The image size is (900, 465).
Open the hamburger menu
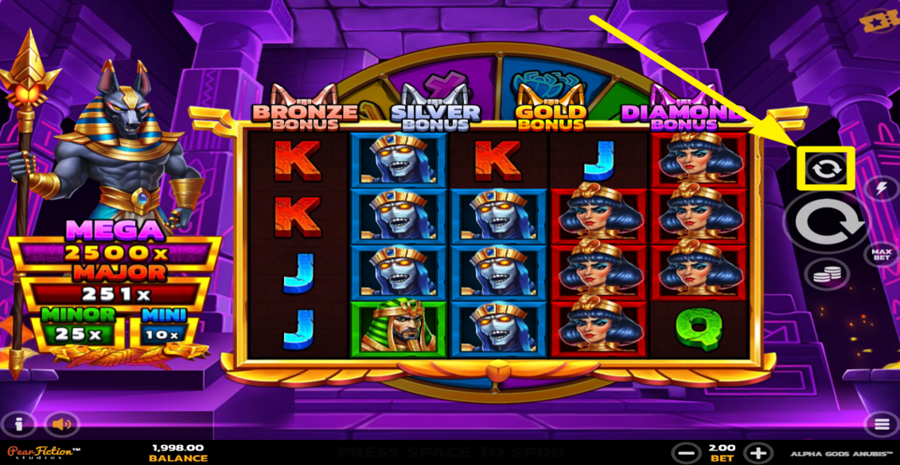[881, 424]
